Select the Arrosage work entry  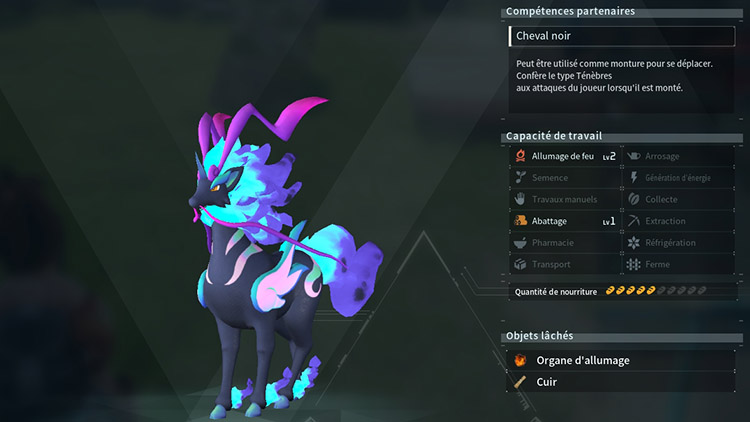point(678,156)
